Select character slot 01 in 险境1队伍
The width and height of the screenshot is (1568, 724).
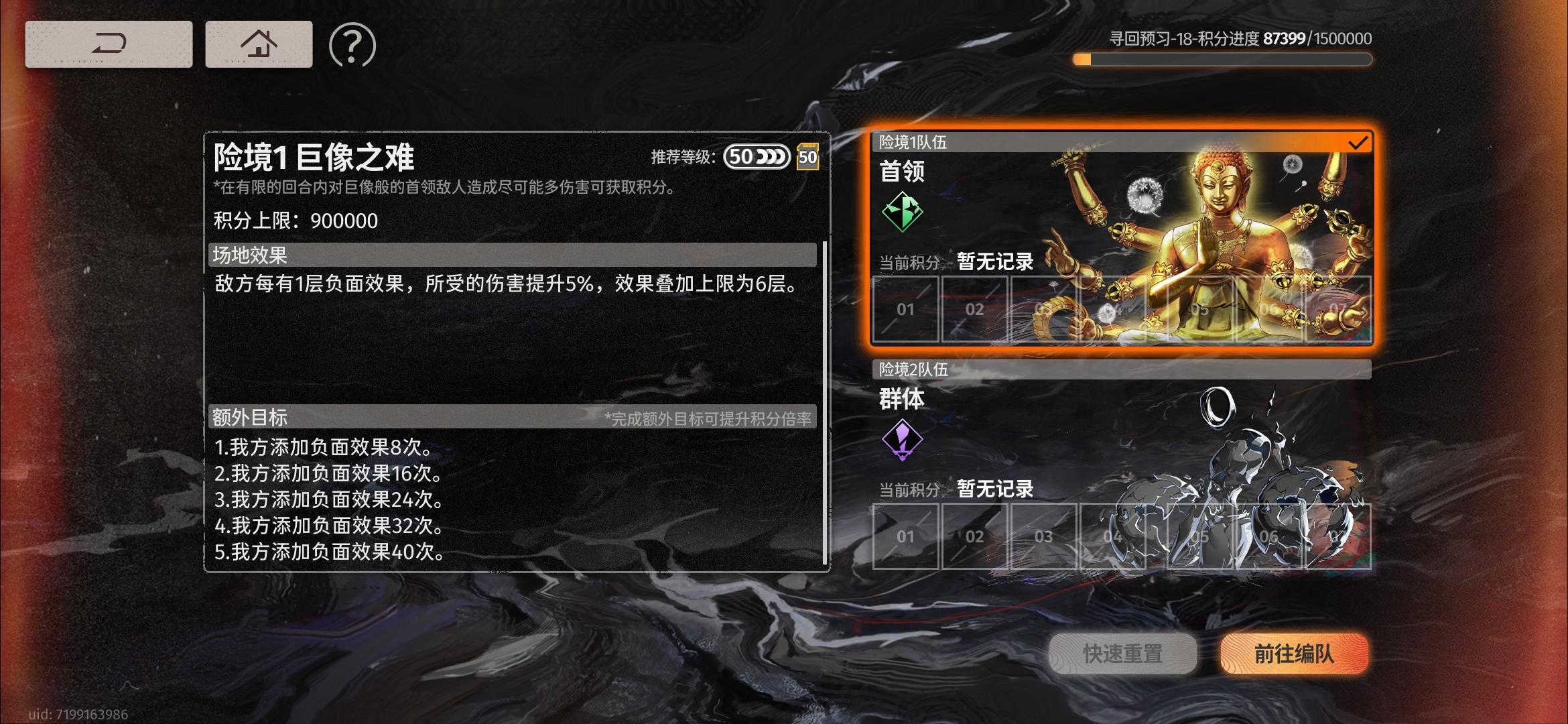(906, 308)
